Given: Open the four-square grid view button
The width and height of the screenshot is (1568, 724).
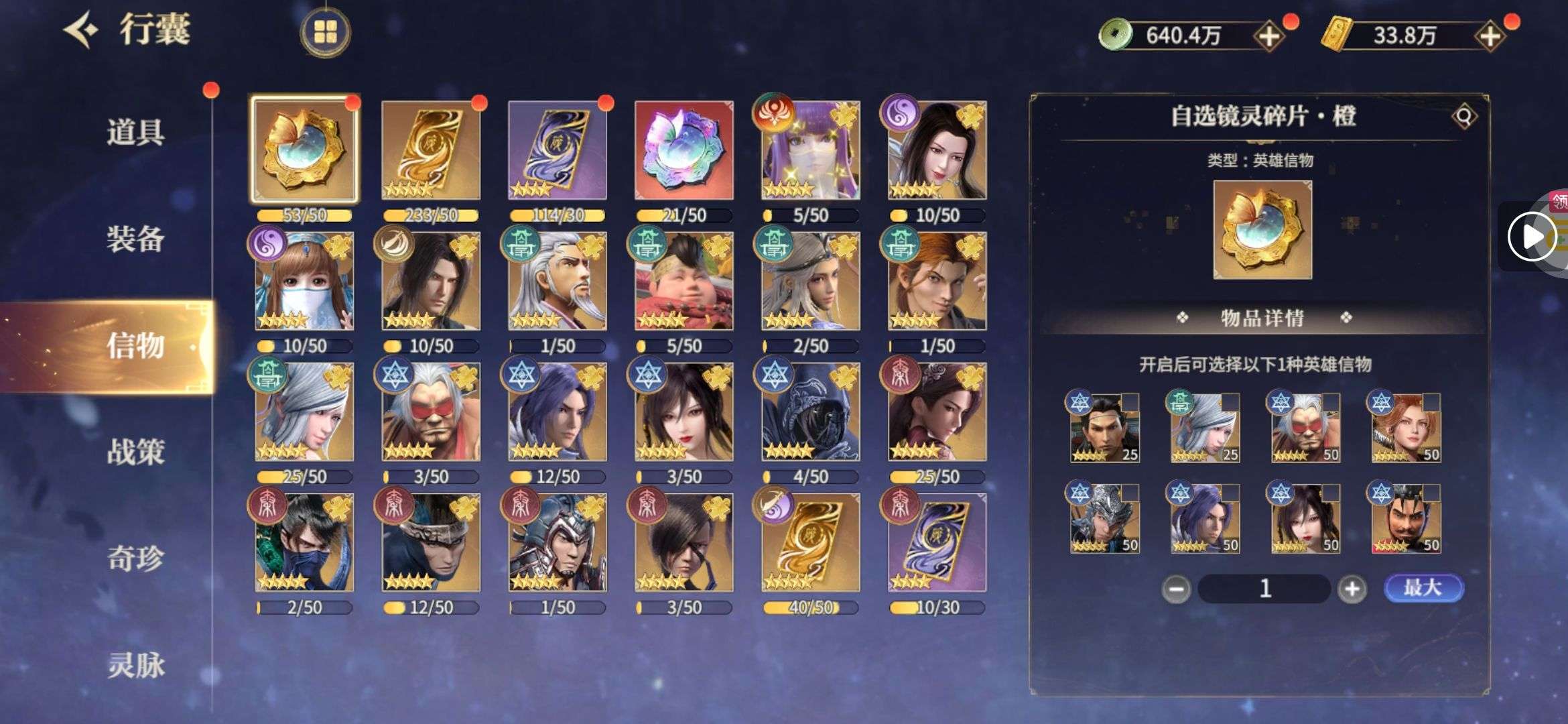Looking at the screenshot, I should click(325, 31).
